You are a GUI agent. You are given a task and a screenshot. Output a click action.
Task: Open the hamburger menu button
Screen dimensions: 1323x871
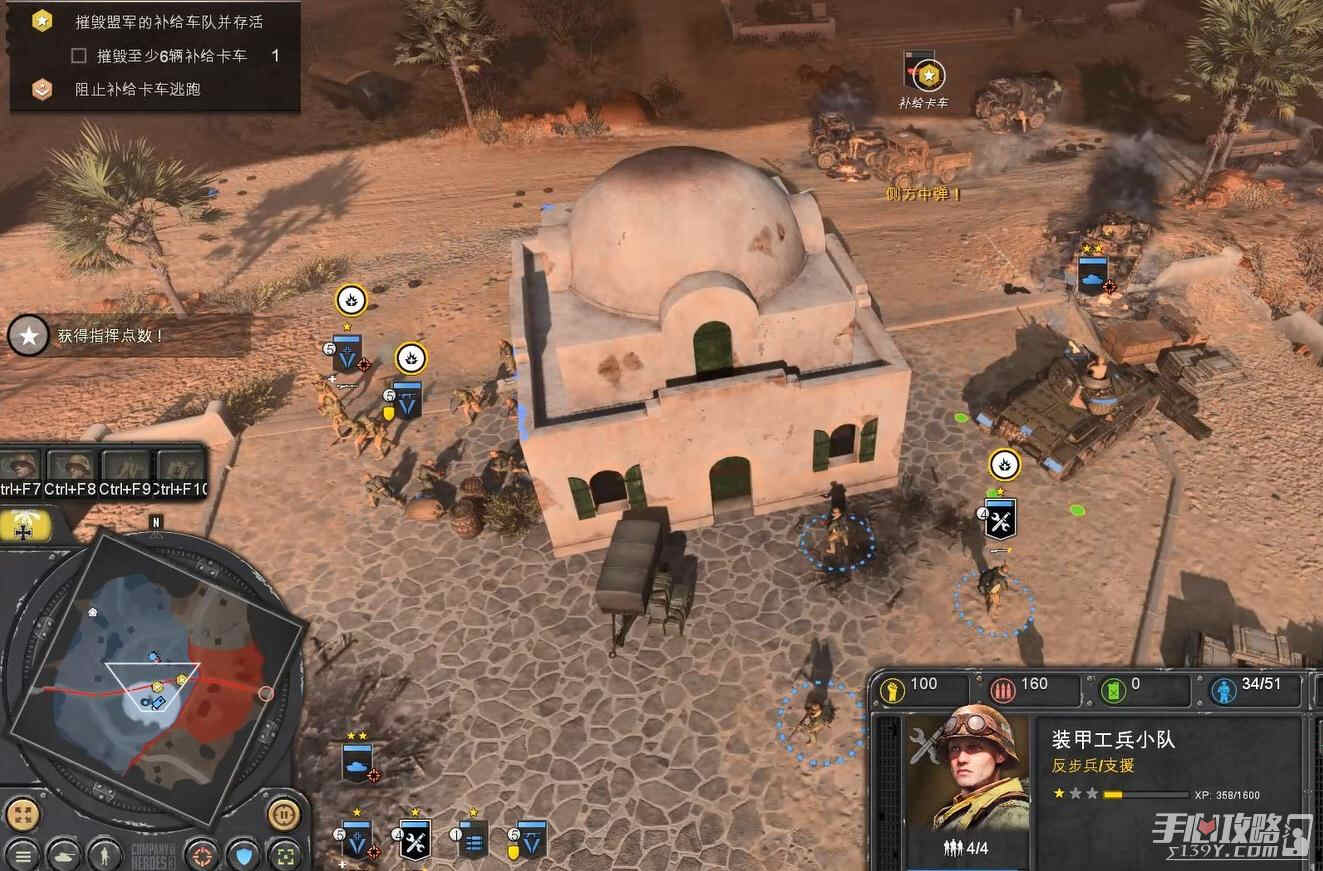tap(21, 855)
